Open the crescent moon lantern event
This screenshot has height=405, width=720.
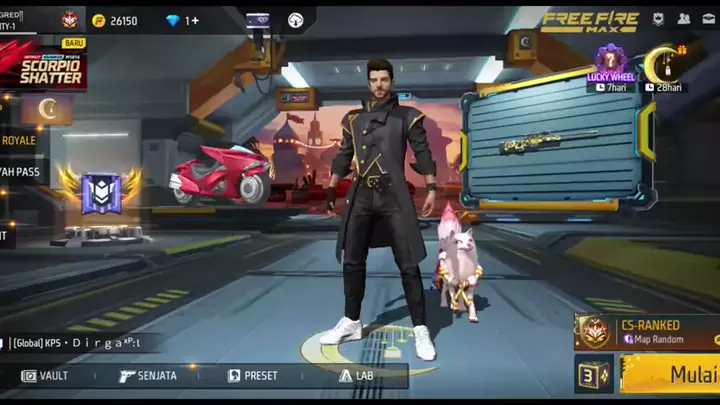click(665, 66)
